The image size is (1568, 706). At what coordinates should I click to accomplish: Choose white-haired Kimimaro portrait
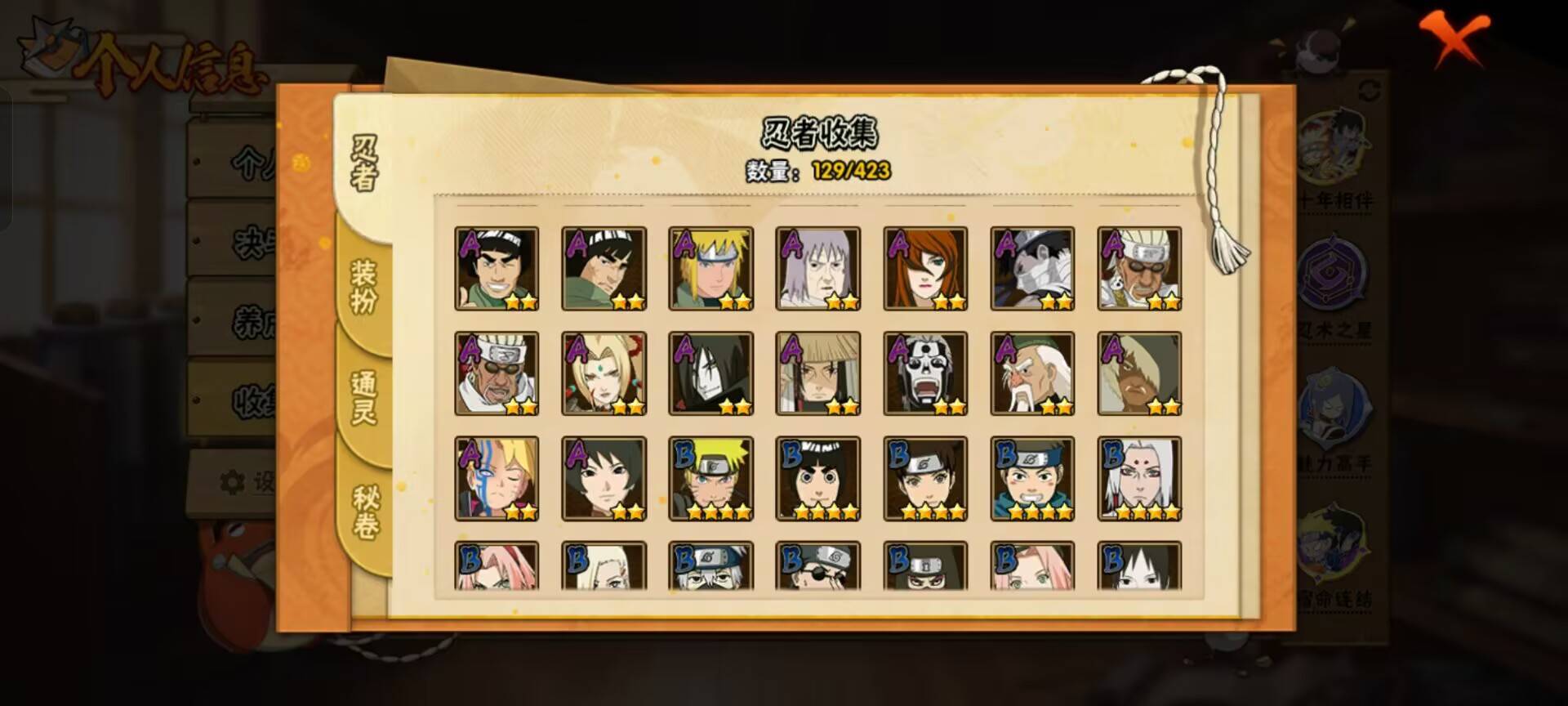coord(1139,478)
